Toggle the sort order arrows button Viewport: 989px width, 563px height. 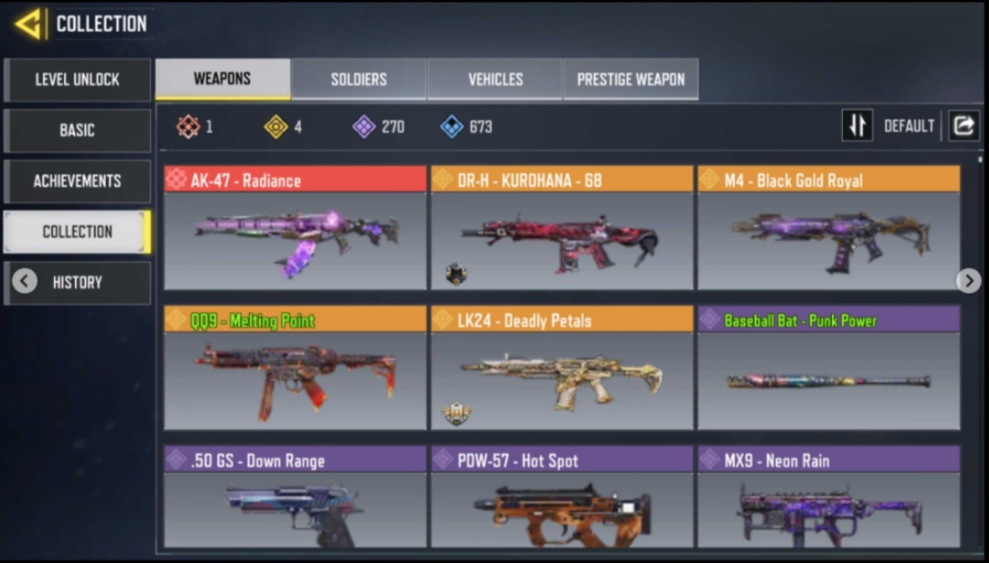click(x=857, y=126)
